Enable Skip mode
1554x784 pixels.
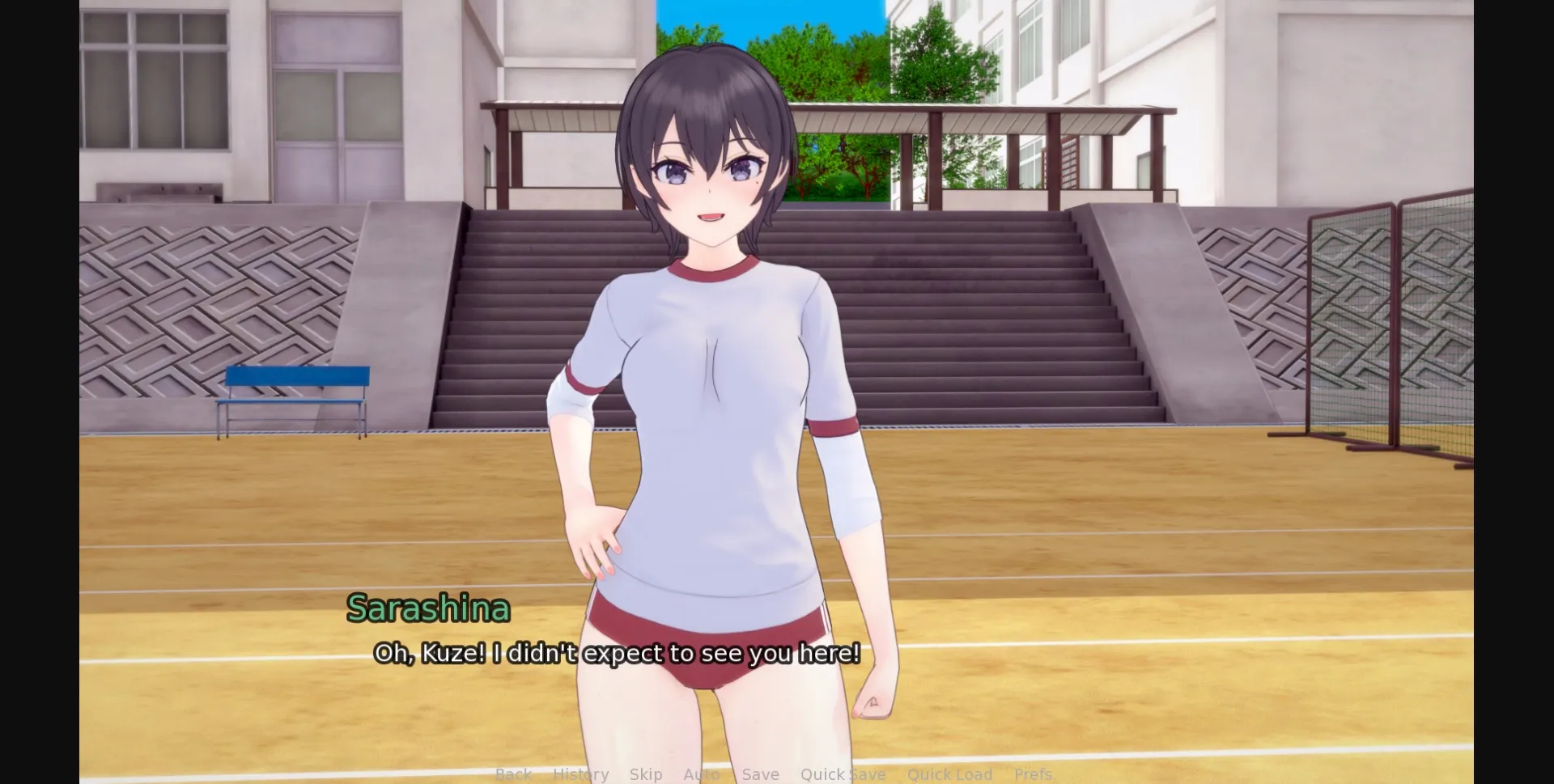pyautogui.click(x=645, y=774)
